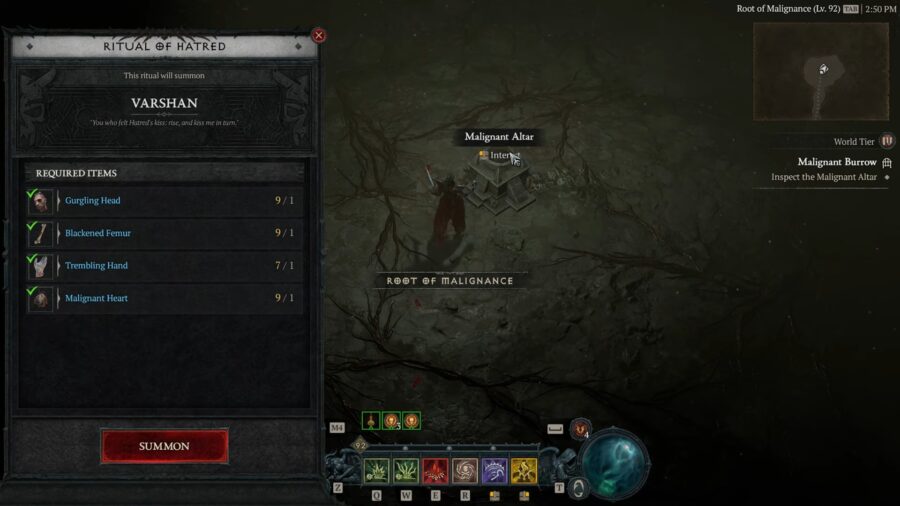Activate the purple arc skill
This screenshot has height=506, width=900.
point(494,471)
